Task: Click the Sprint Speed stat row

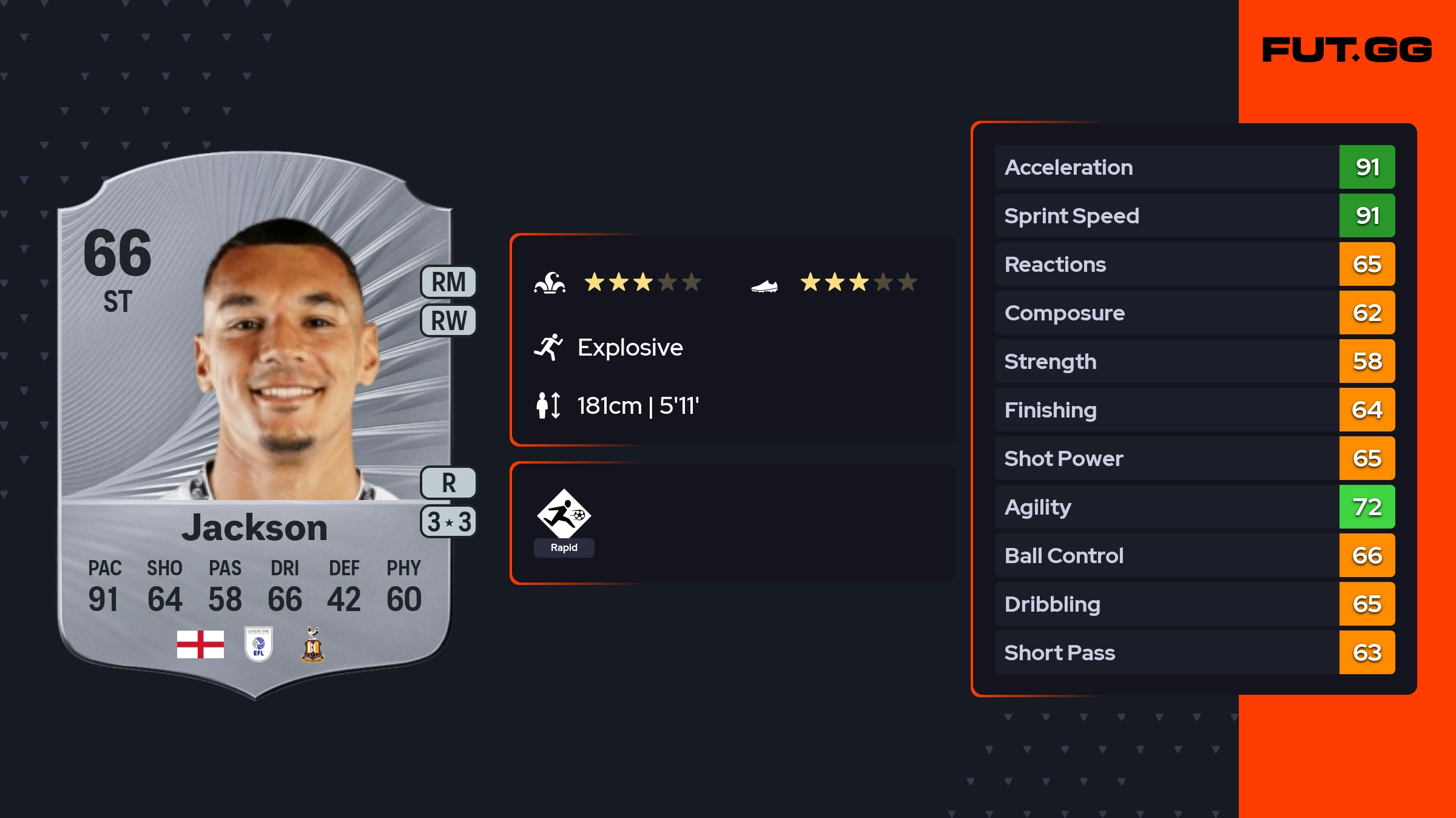Action: click(1194, 215)
